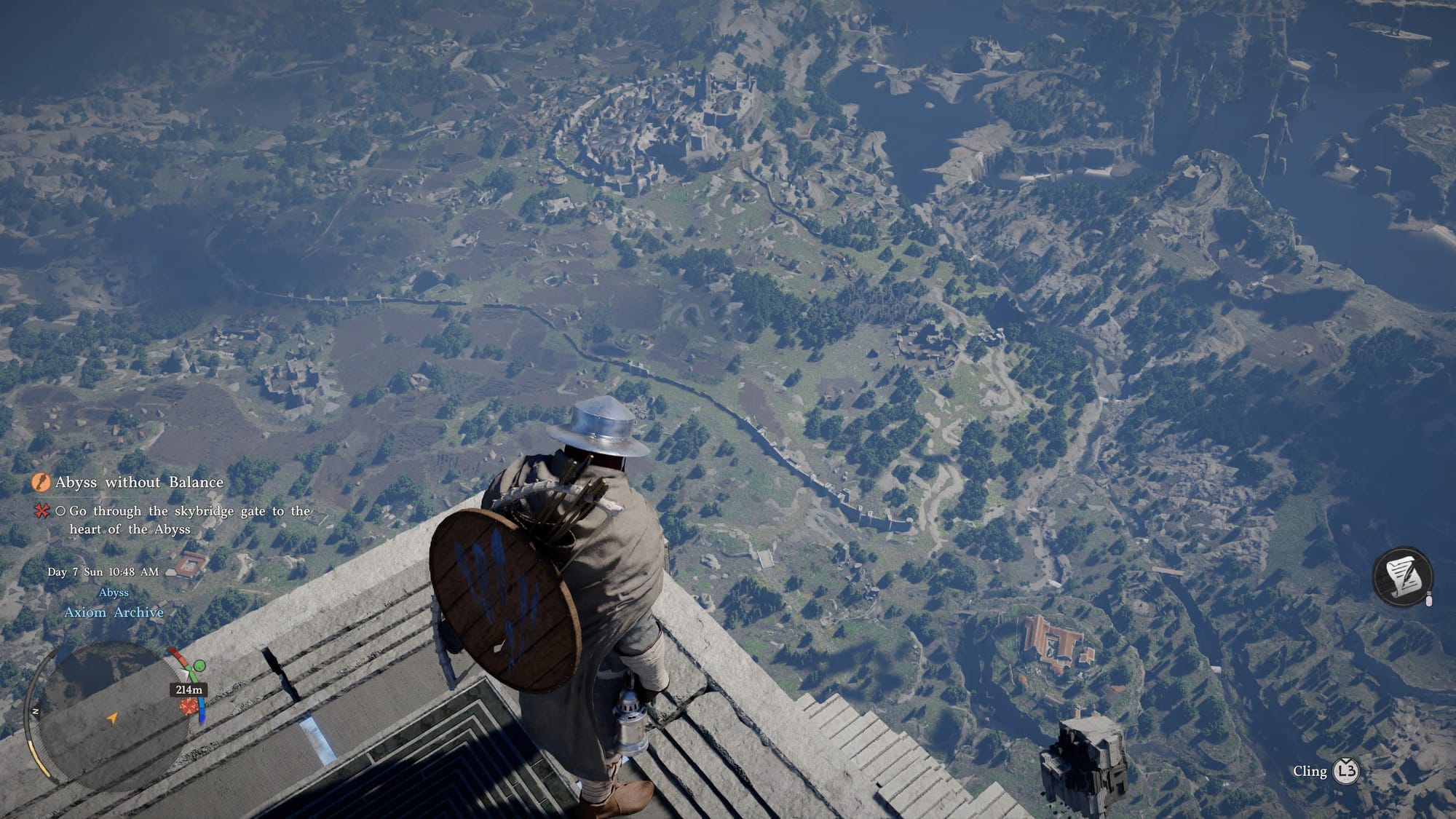Click the circular minimap
The height and width of the screenshot is (819, 1456).
tap(109, 717)
